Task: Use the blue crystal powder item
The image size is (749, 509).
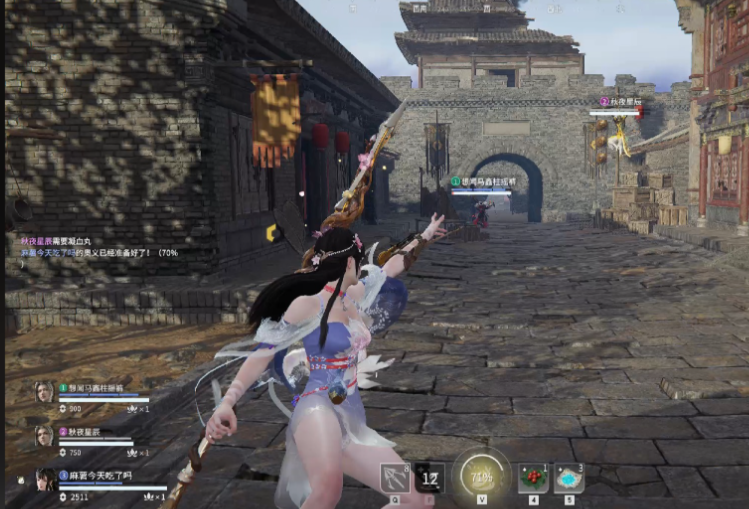Action: pyautogui.click(x=569, y=478)
